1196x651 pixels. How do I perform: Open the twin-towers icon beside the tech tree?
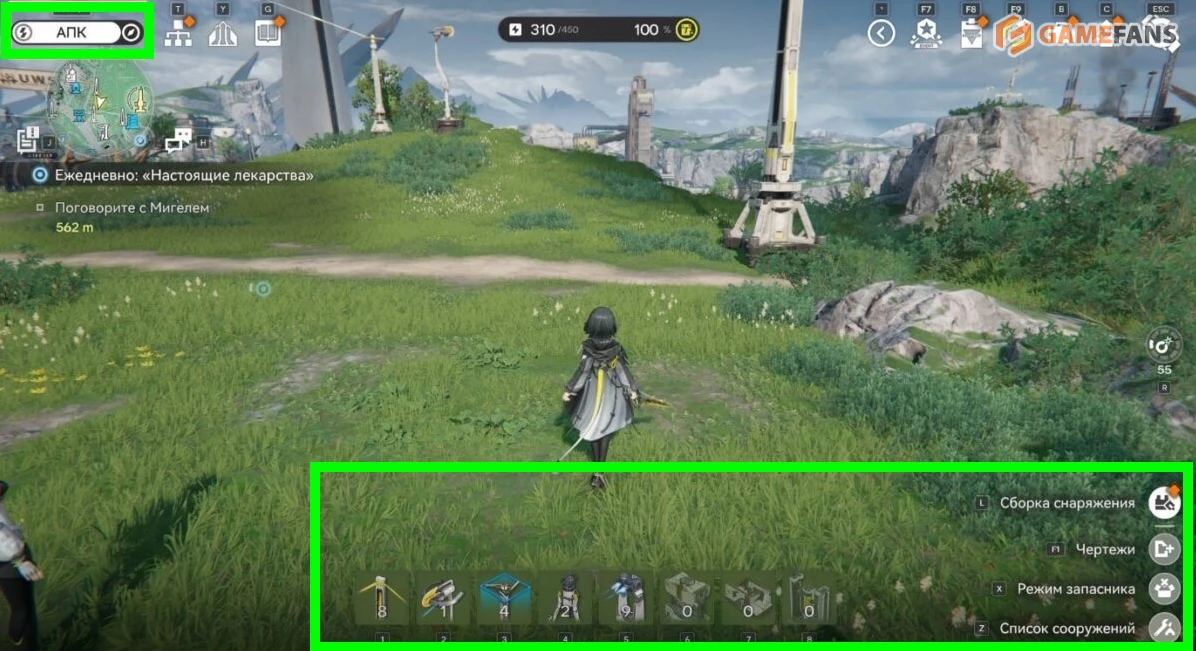click(x=222, y=33)
